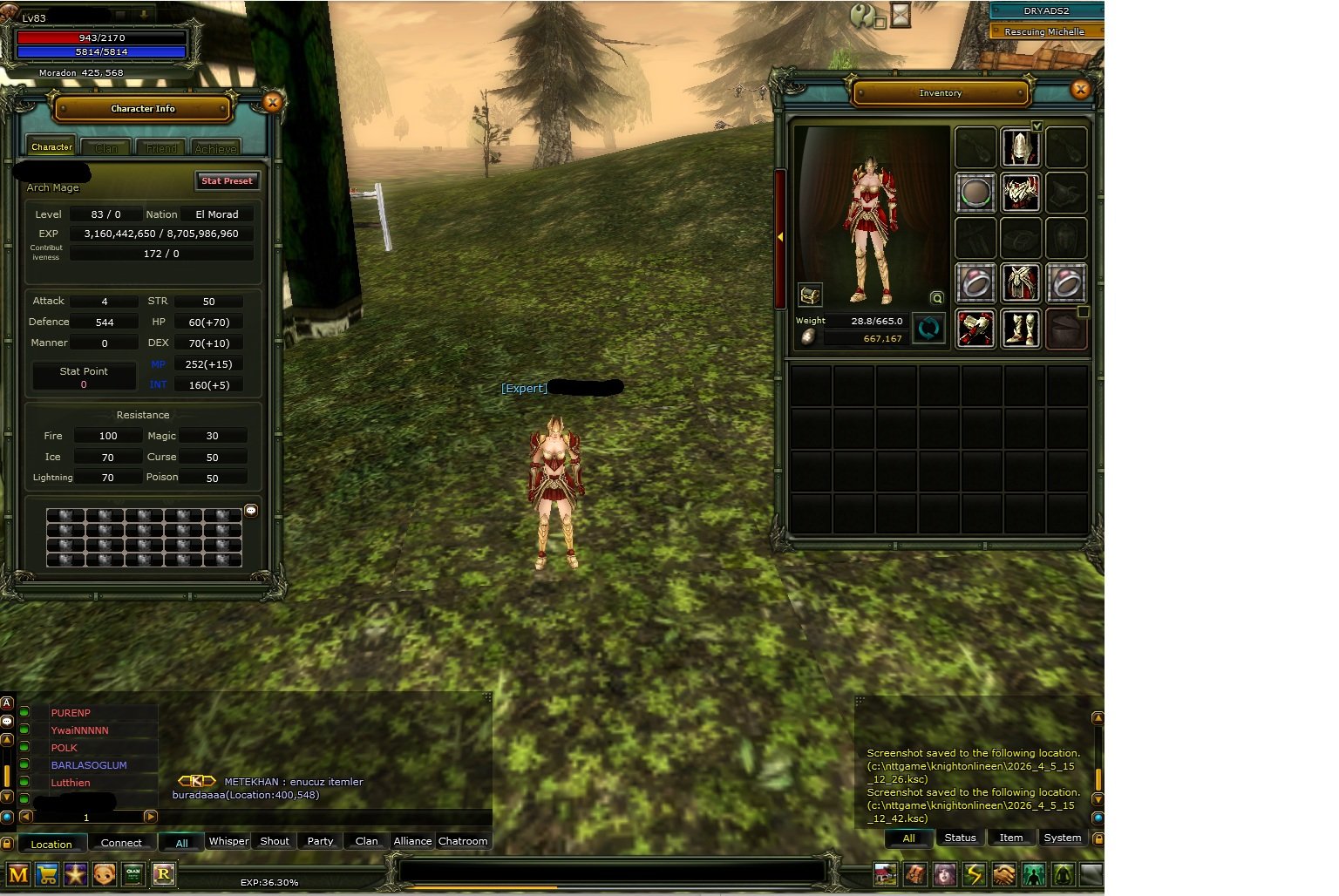Image resolution: width=1339 pixels, height=896 pixels.
Task: Select the Party chat channel button
Action: pos(319,840)
